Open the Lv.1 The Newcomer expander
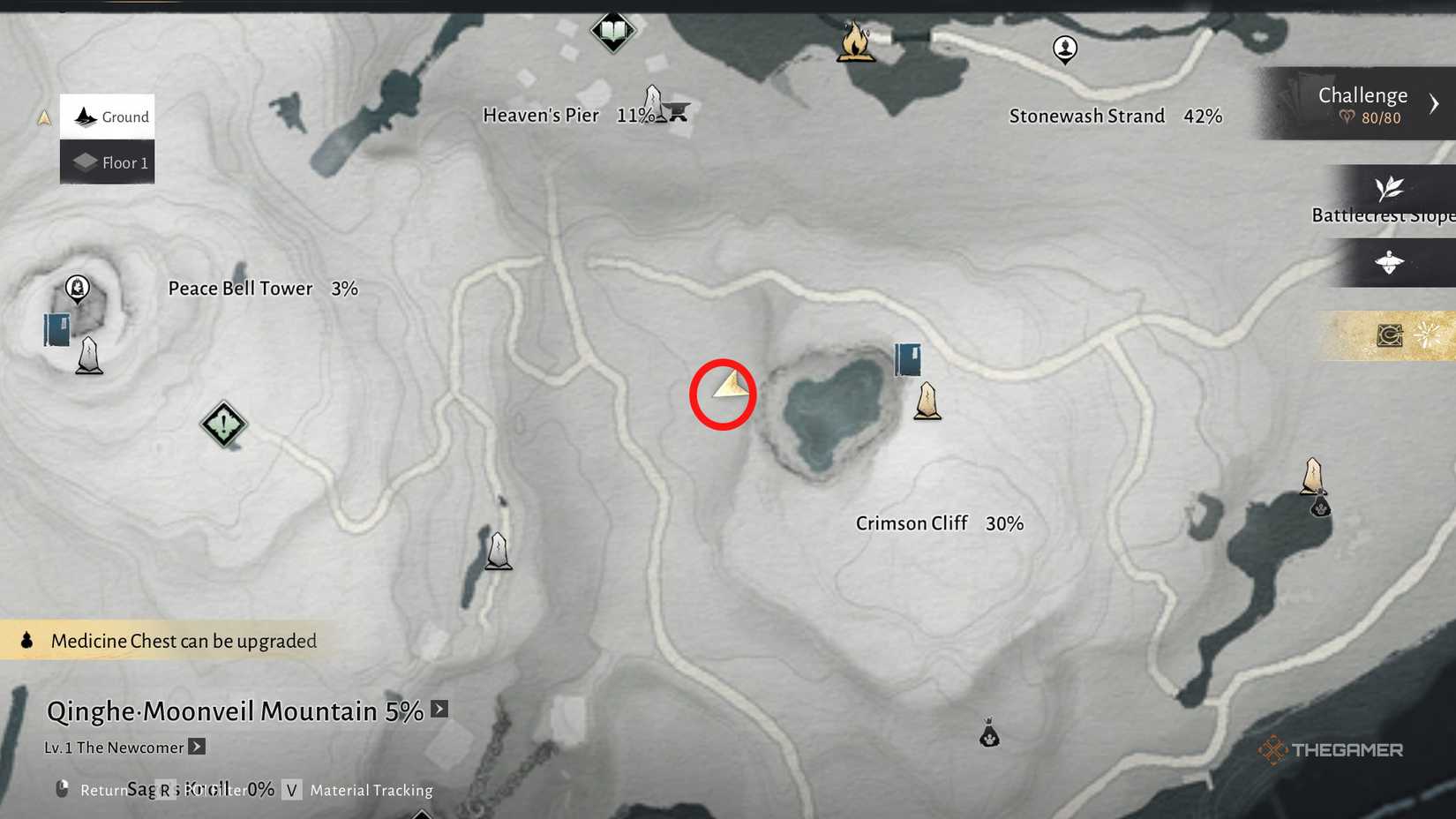 196,747
